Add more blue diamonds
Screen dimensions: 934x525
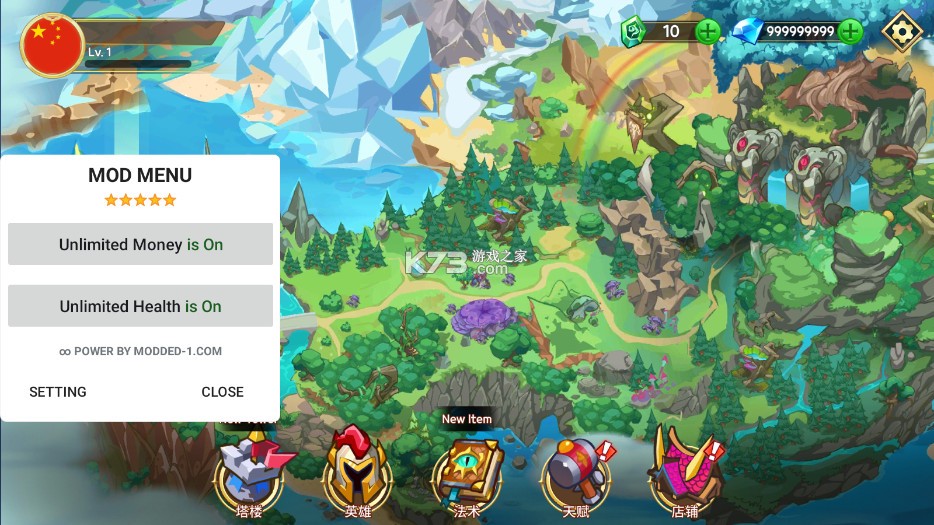click(851, 31)
